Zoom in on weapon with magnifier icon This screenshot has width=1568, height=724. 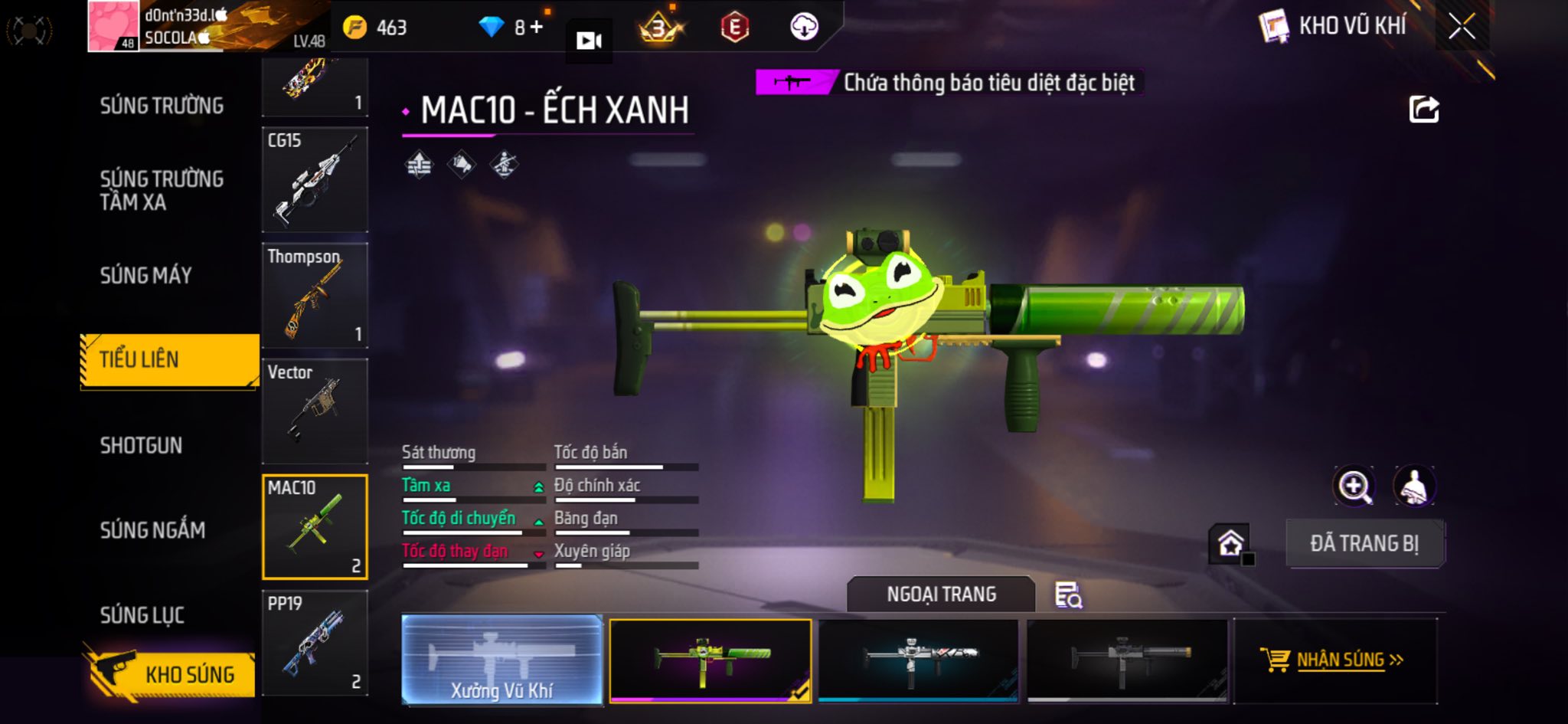[1354, 486]
